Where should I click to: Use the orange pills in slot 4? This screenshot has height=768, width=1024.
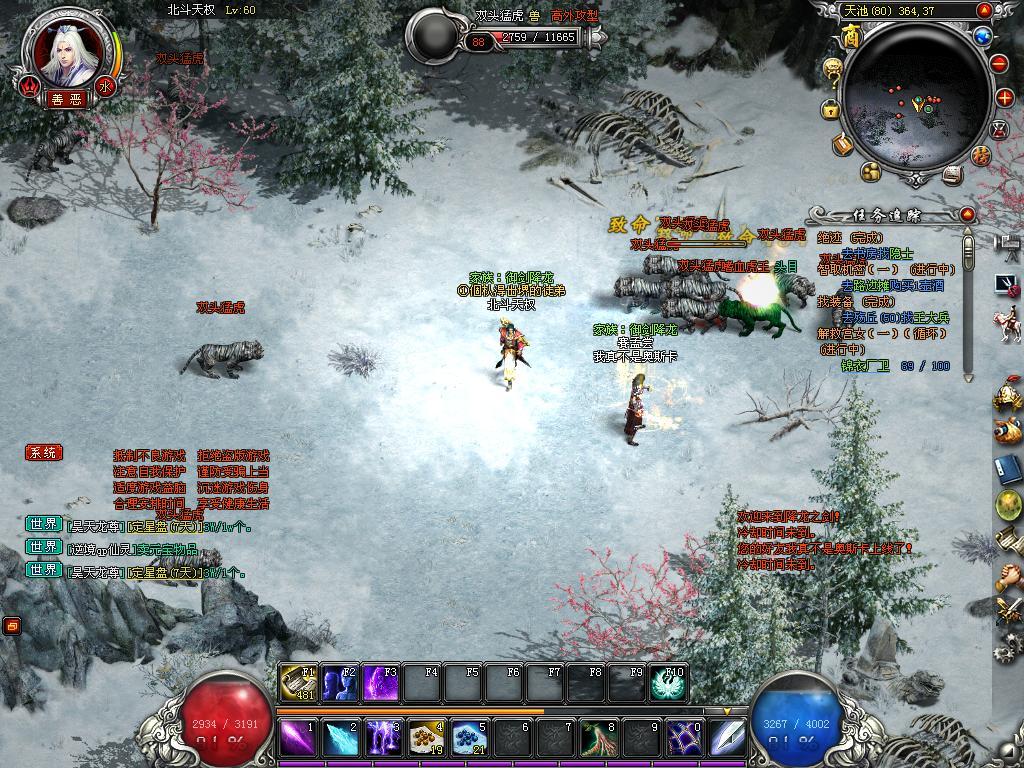click(426, 739)
